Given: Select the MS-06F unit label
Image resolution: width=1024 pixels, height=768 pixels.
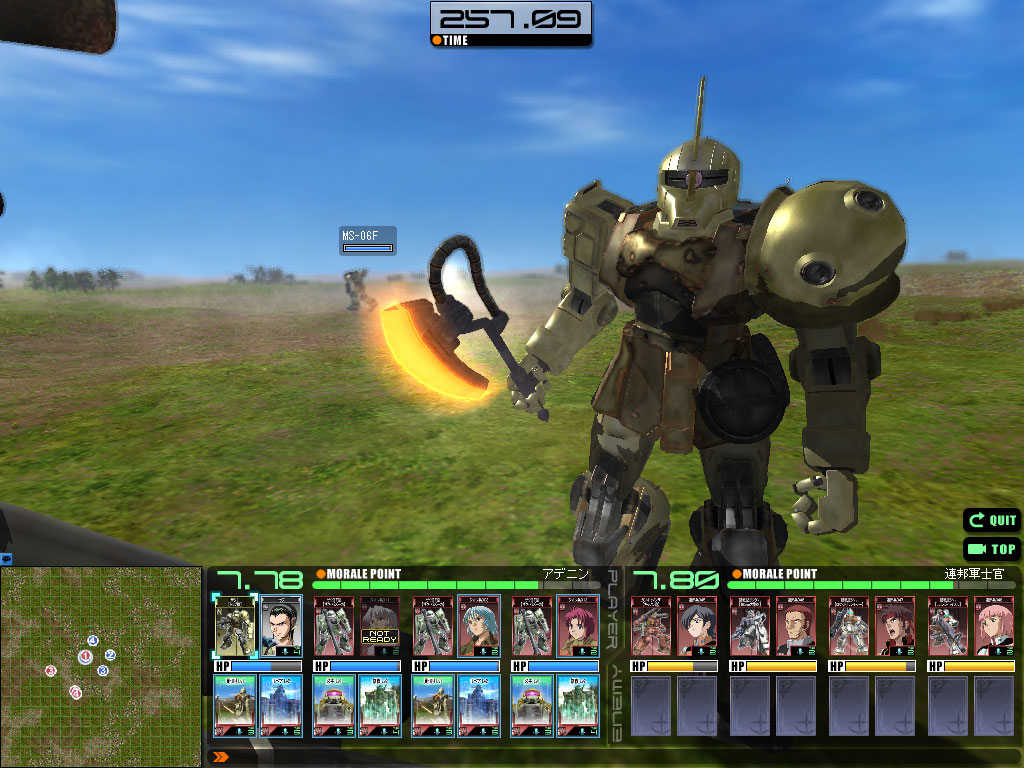Looking at the screenshot, I should [x=367, y=240].
